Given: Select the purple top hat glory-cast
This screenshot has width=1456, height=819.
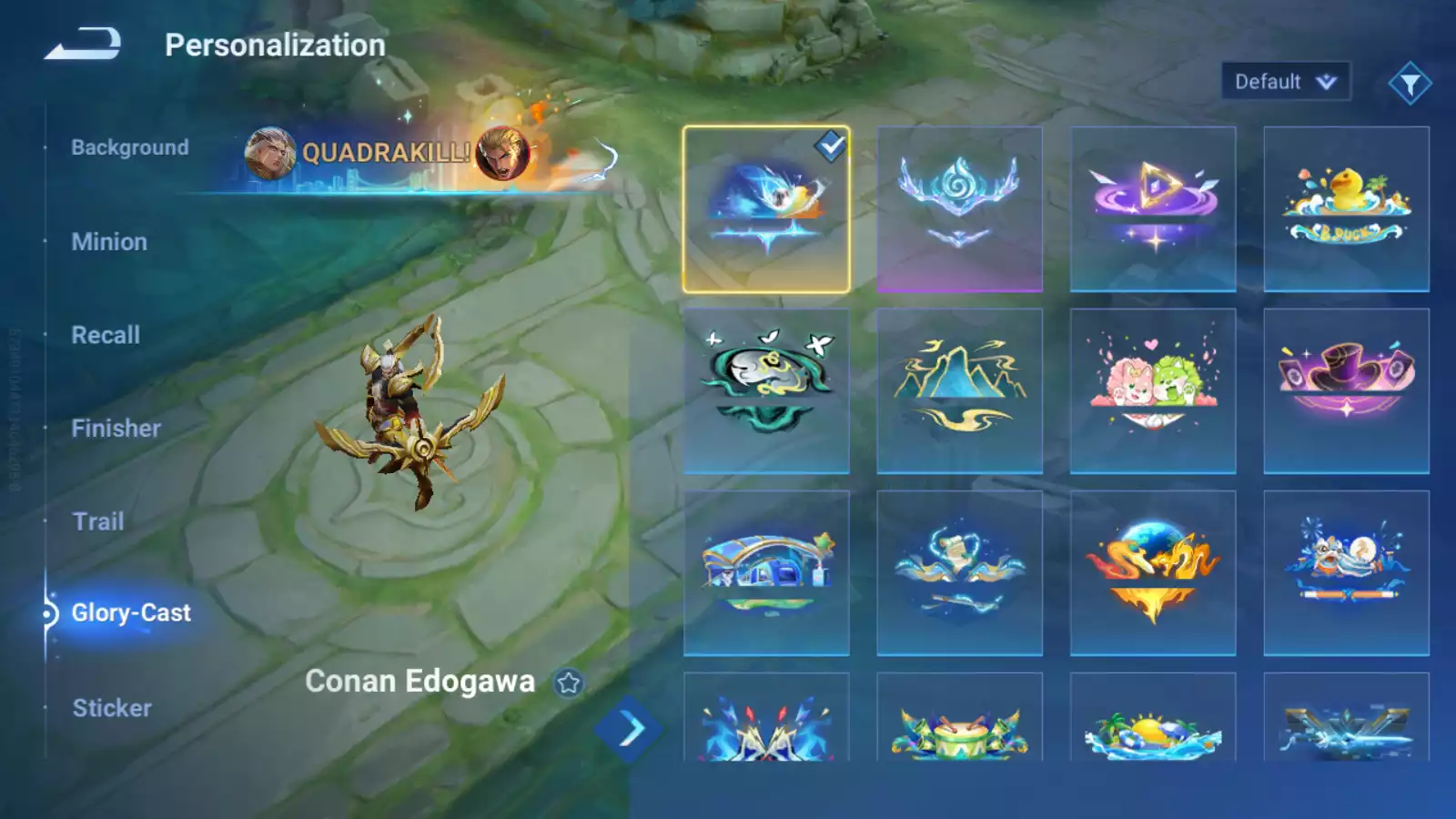Looking at the screenshot, I should tap(1346, 391).
